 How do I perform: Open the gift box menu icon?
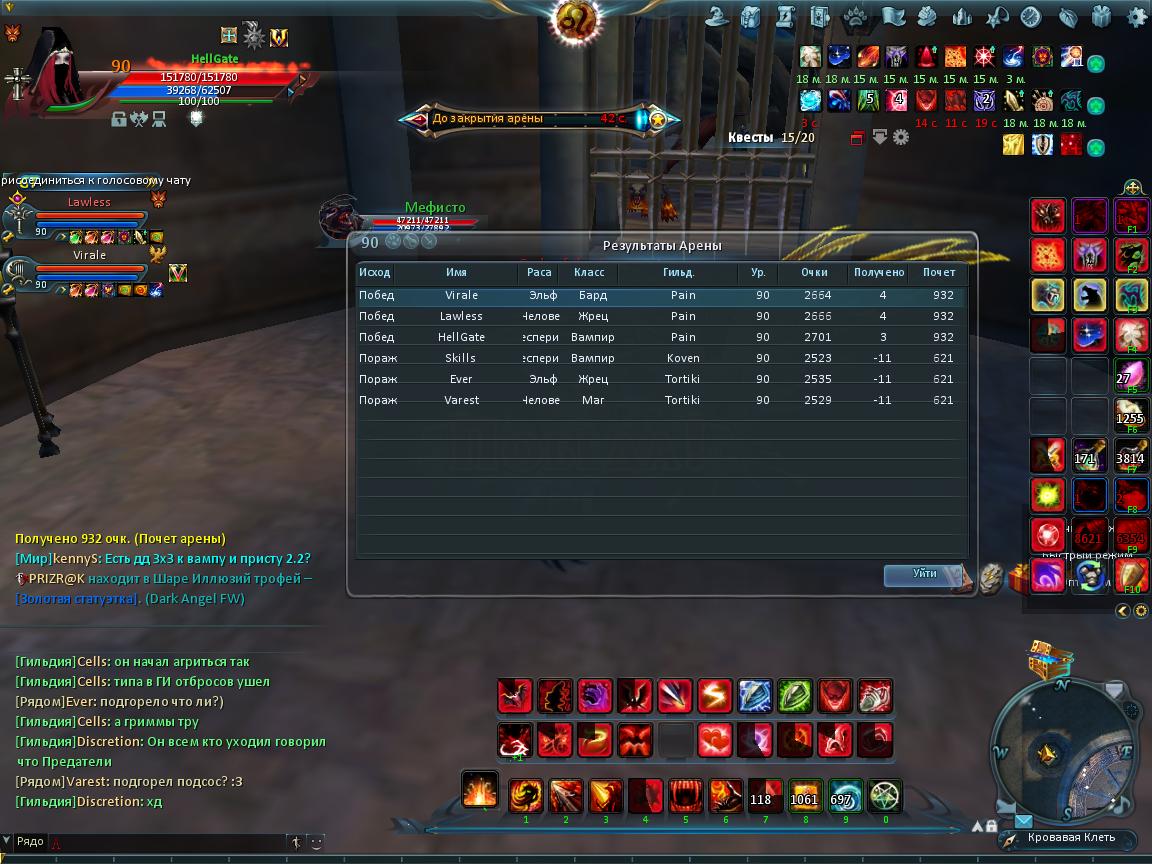coord(1102,16)
